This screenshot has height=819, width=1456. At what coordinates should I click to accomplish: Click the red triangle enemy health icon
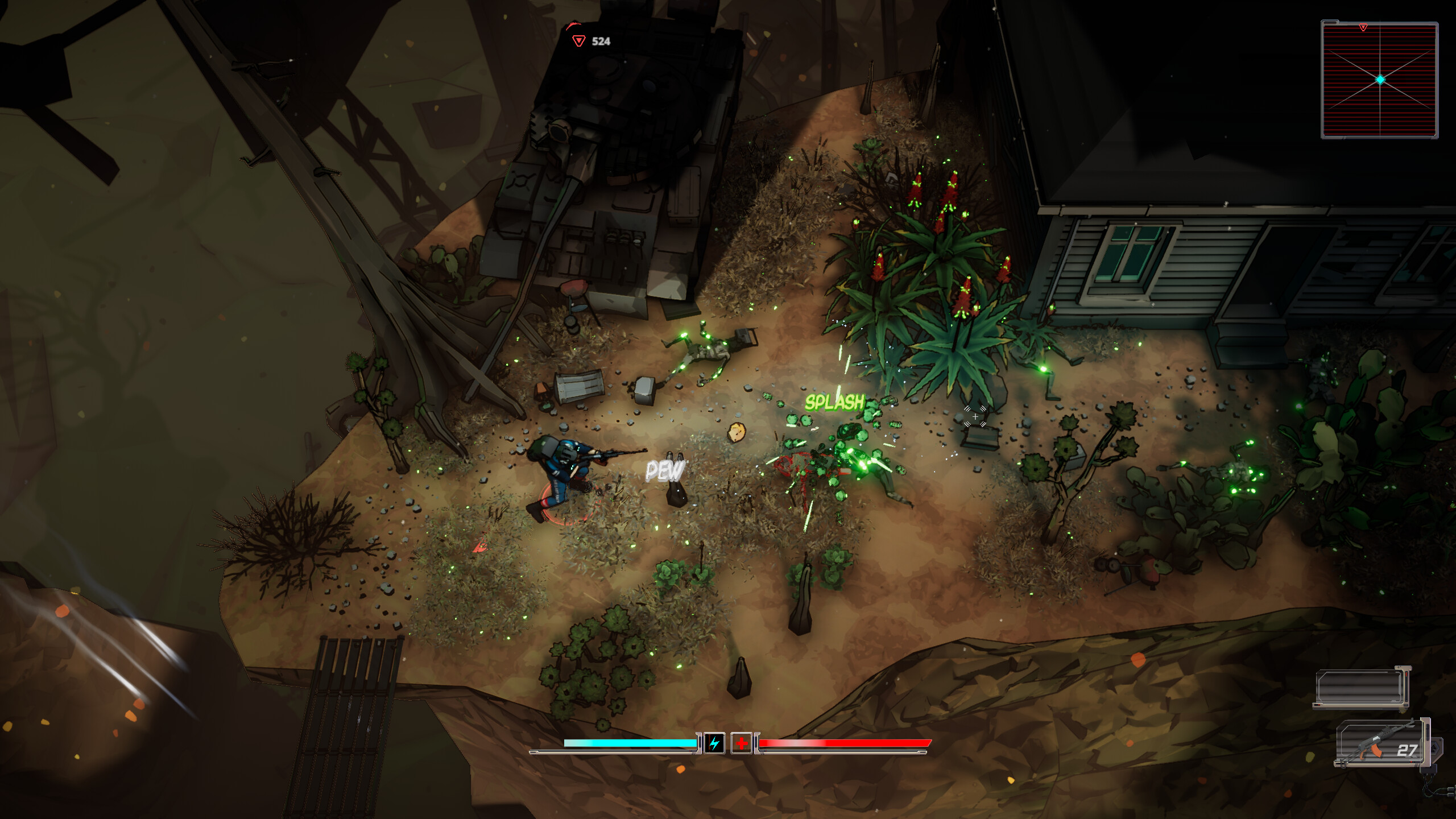click(579, 40)
